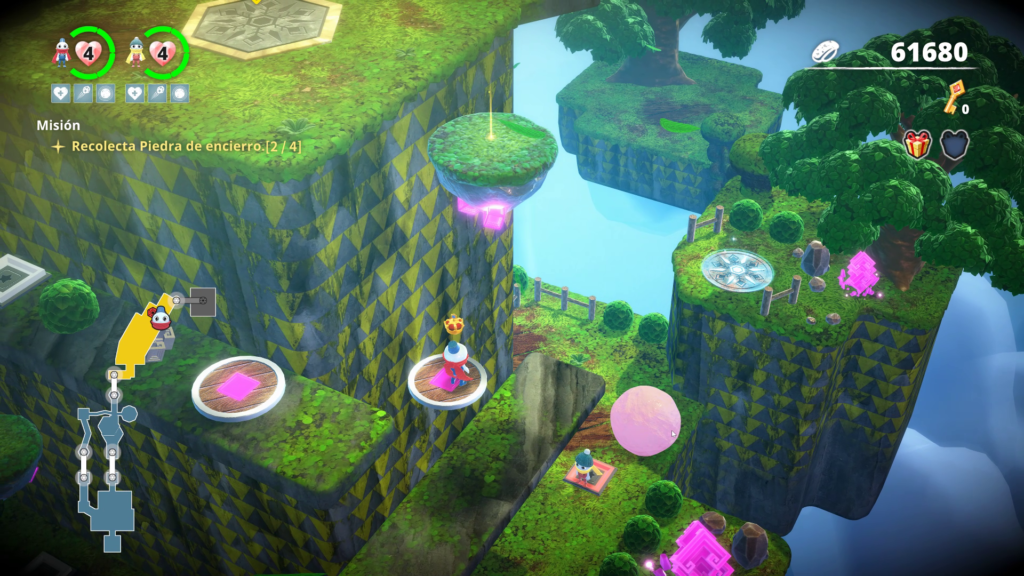Open the Recolecta Piedra de encierro mission
1024x576 pixels.
[x=186, y=146]
